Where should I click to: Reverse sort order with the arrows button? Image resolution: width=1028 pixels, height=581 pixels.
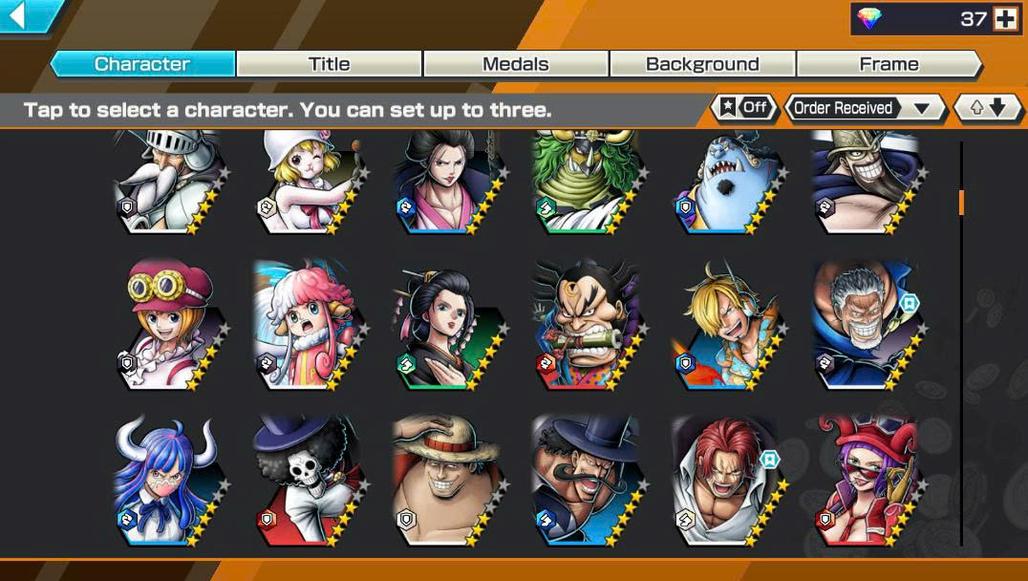tap(988, 108)
